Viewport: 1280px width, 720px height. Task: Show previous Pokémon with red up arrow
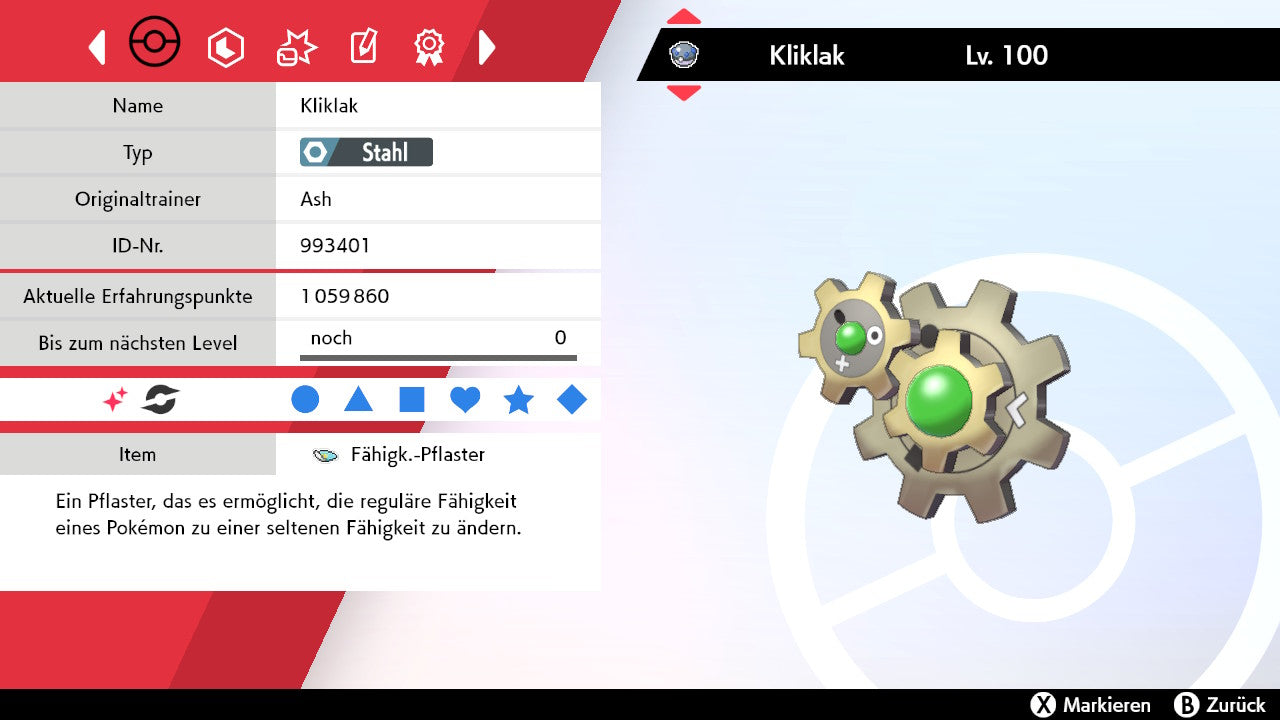pos(683,17)
